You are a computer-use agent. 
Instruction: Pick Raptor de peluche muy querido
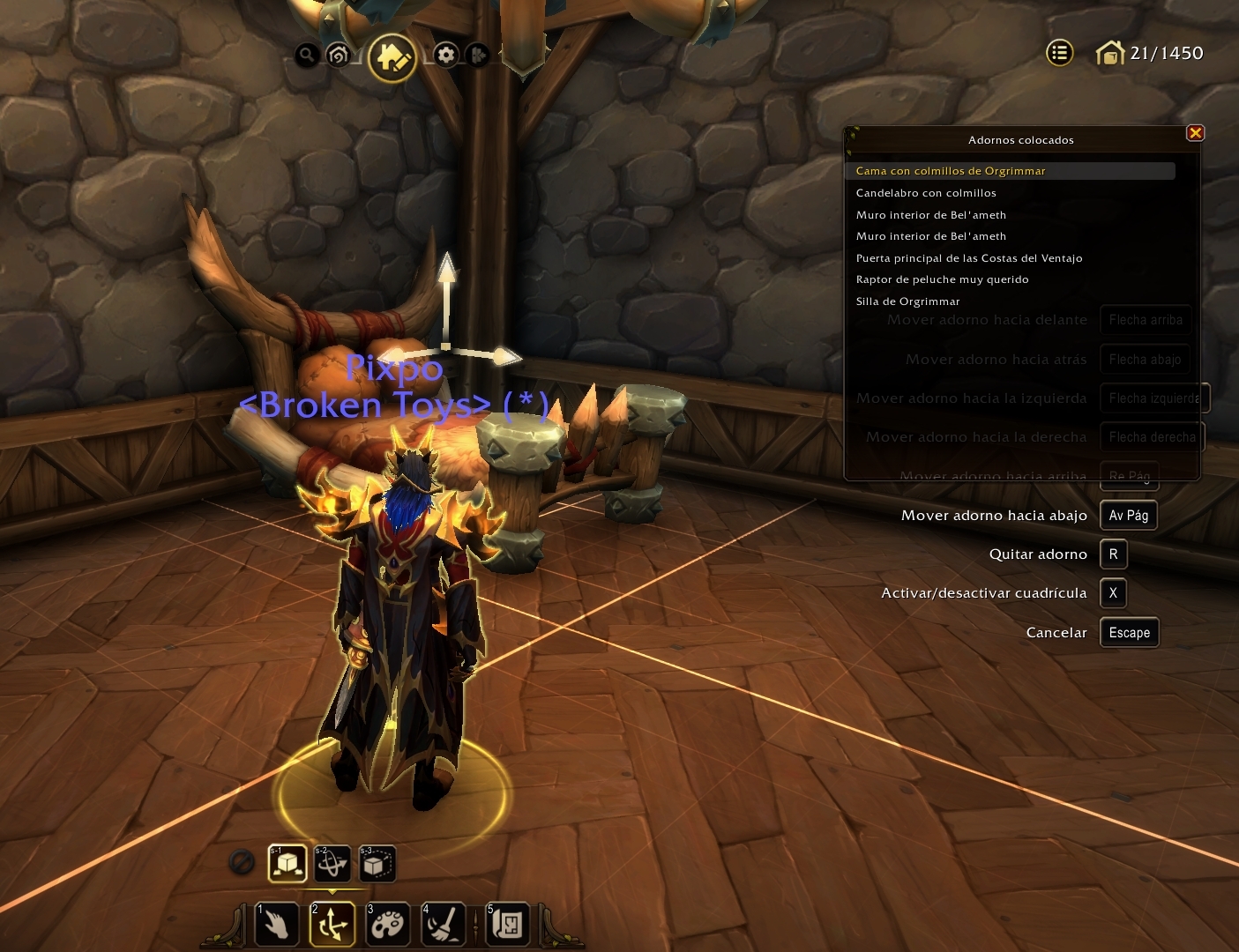click(x=942, y=279)
